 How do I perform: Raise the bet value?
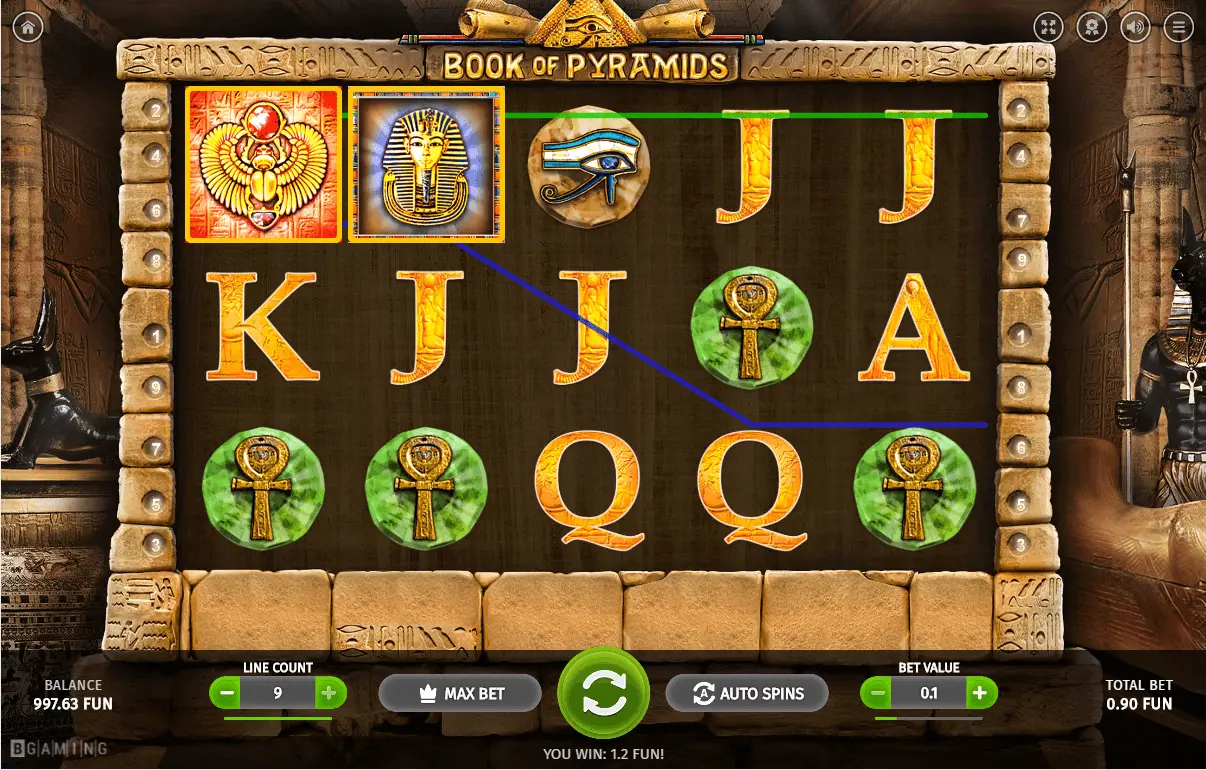click(980, 693)
